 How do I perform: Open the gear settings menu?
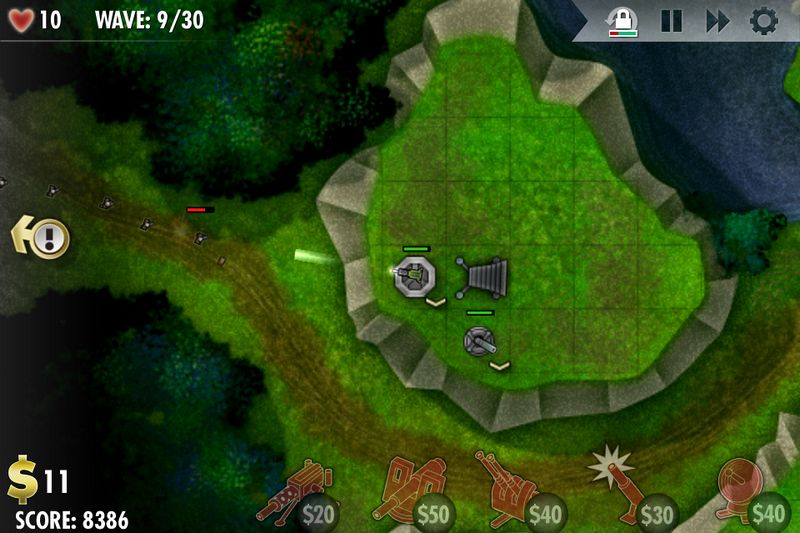(764, 21)
